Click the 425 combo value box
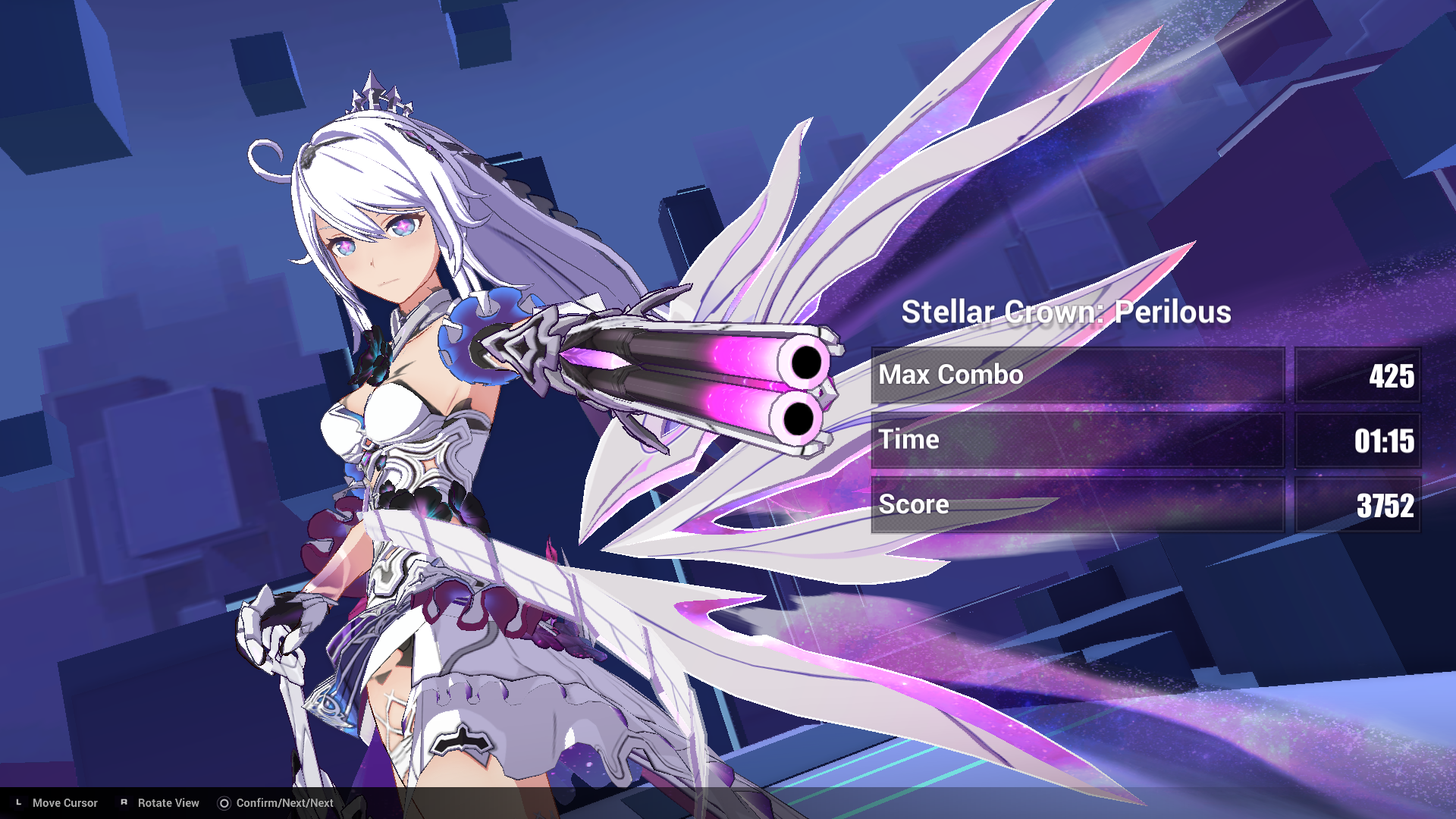The image size is (1456, 819). (1357, 375)
